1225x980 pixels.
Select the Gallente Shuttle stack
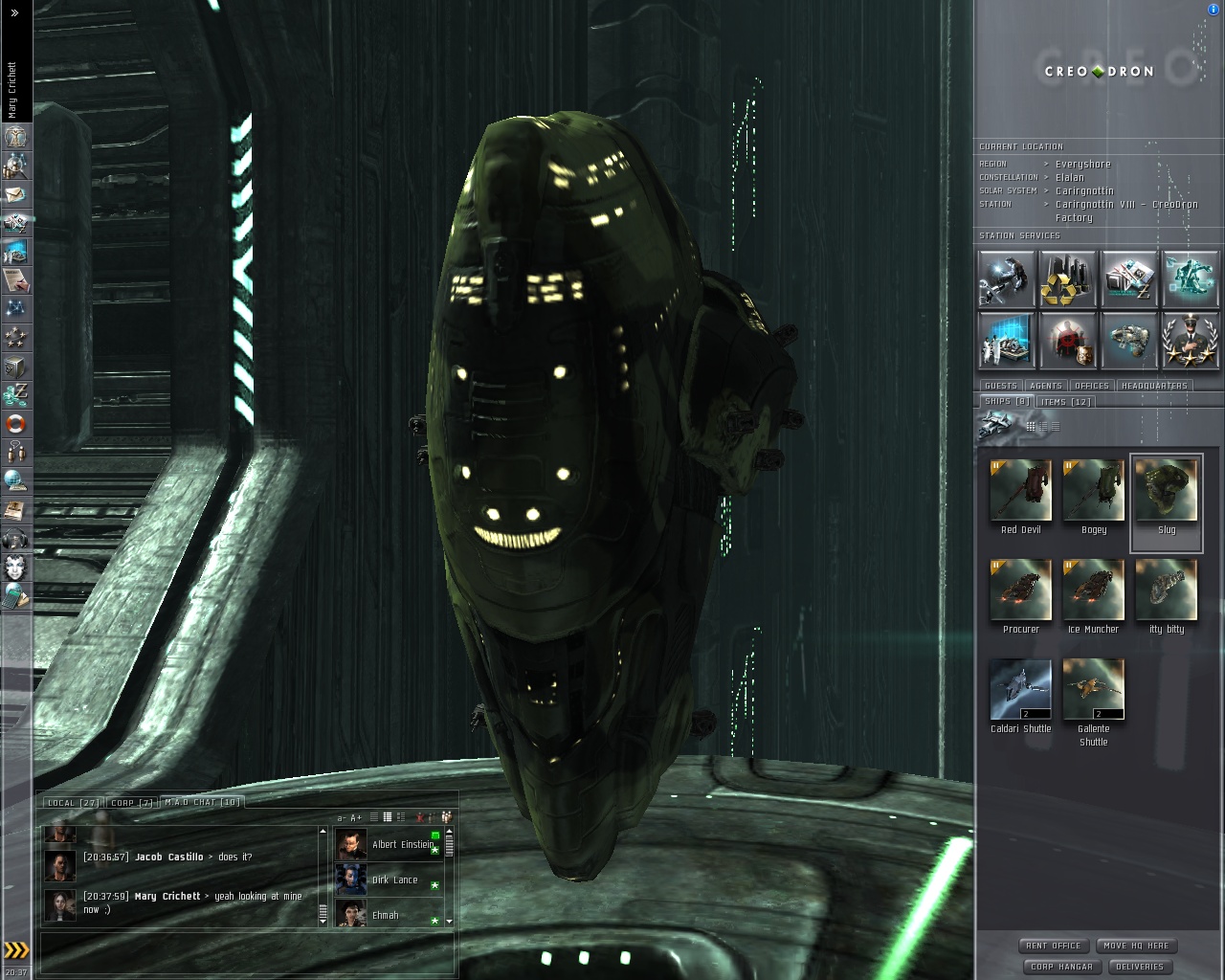click(x=1093, y=690)
